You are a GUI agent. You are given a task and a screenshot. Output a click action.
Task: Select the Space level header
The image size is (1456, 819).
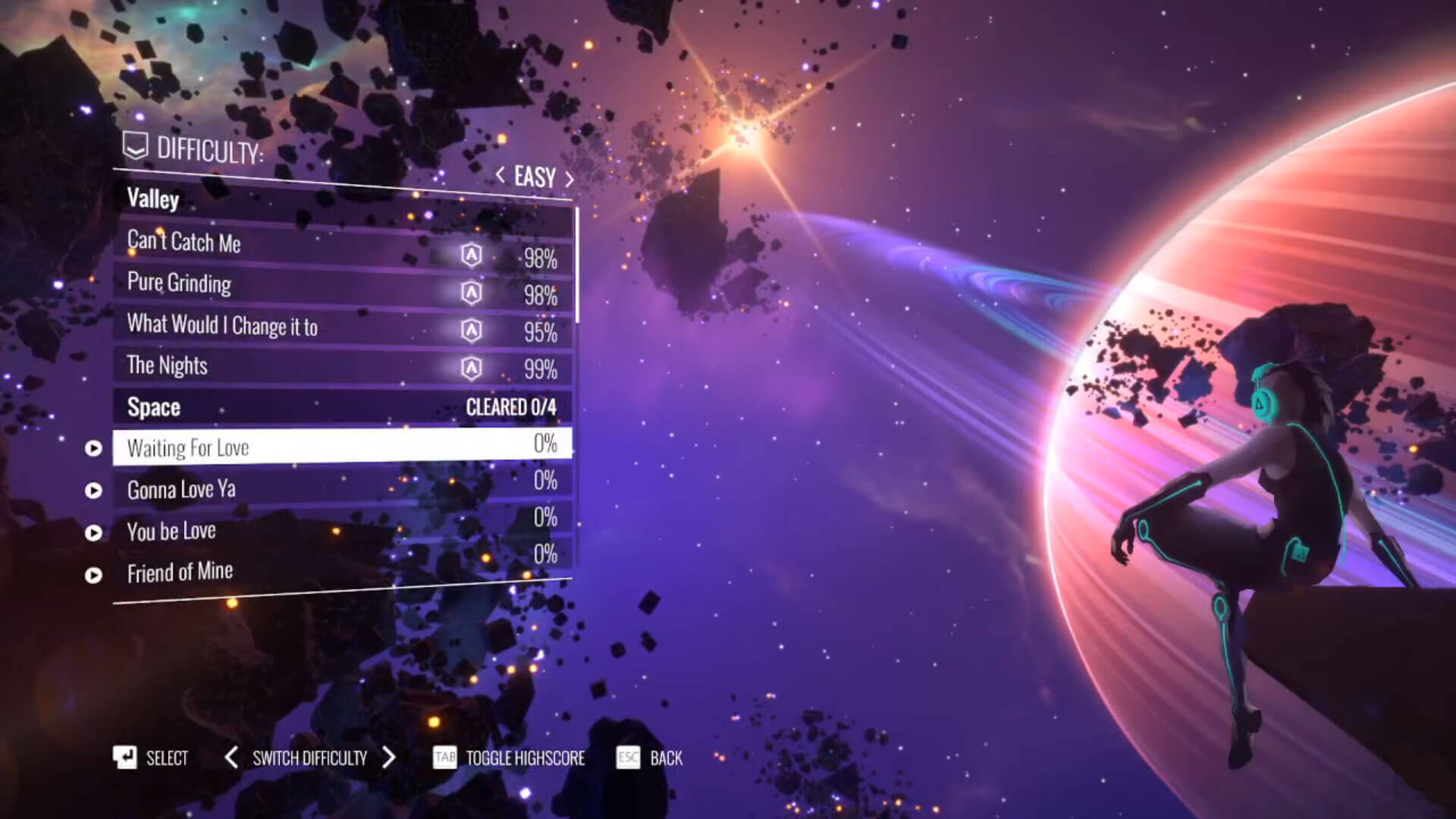[x=341, y=407]
